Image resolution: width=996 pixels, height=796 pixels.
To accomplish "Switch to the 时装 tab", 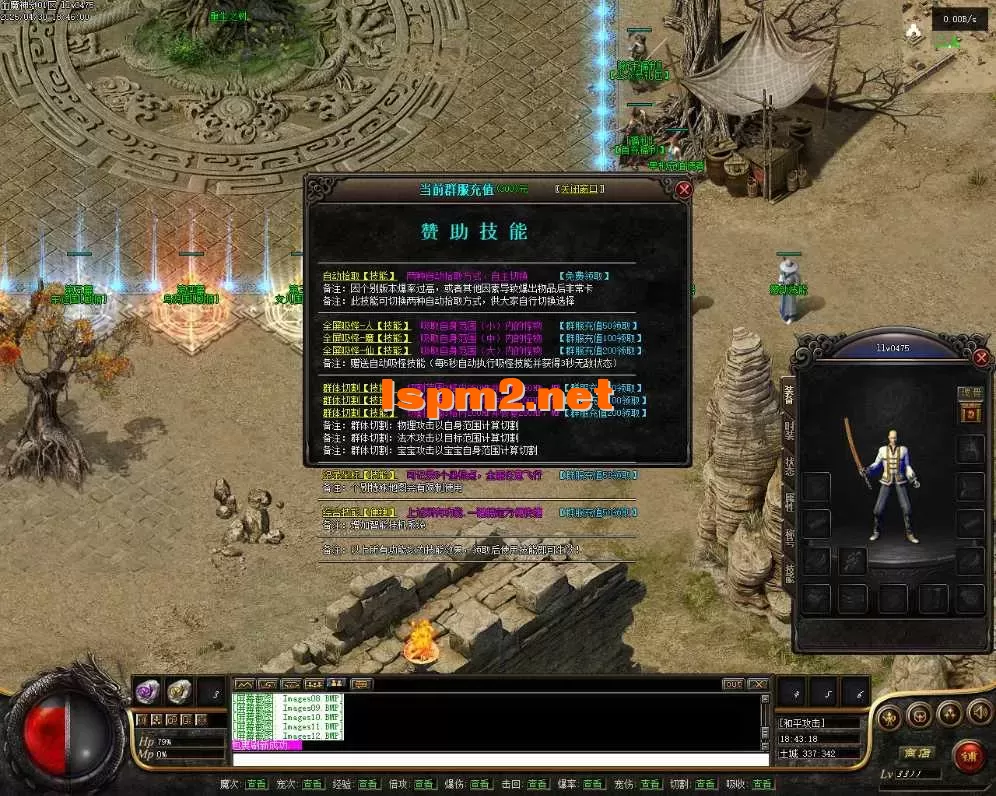I will [787, 432].
